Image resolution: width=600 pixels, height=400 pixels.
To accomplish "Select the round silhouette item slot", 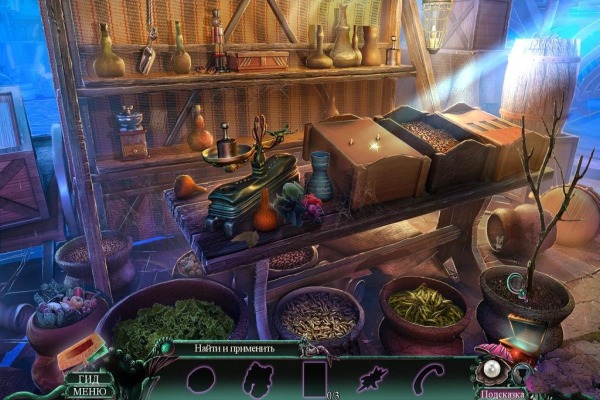I will pyautogui.click(x=200, y=380).
